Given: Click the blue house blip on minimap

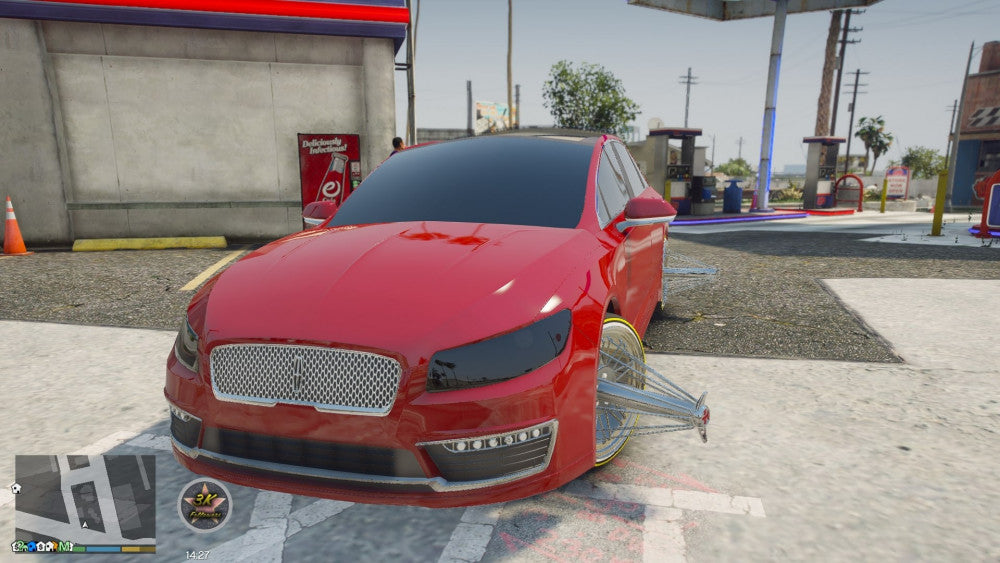Looking at the screenshot, I should tap(32, 546).
